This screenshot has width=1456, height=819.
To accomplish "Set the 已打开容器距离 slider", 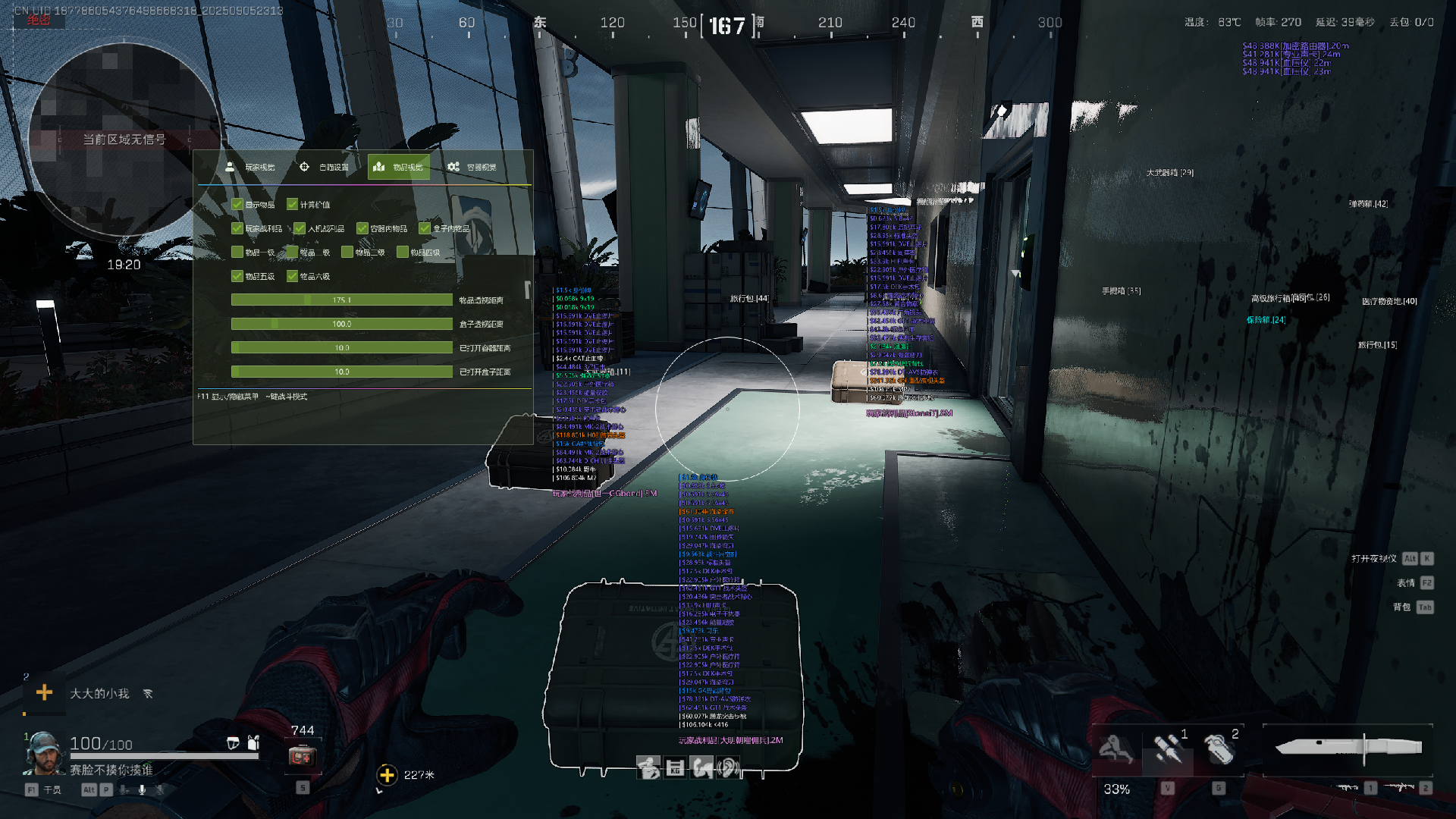I will [342, 348].
